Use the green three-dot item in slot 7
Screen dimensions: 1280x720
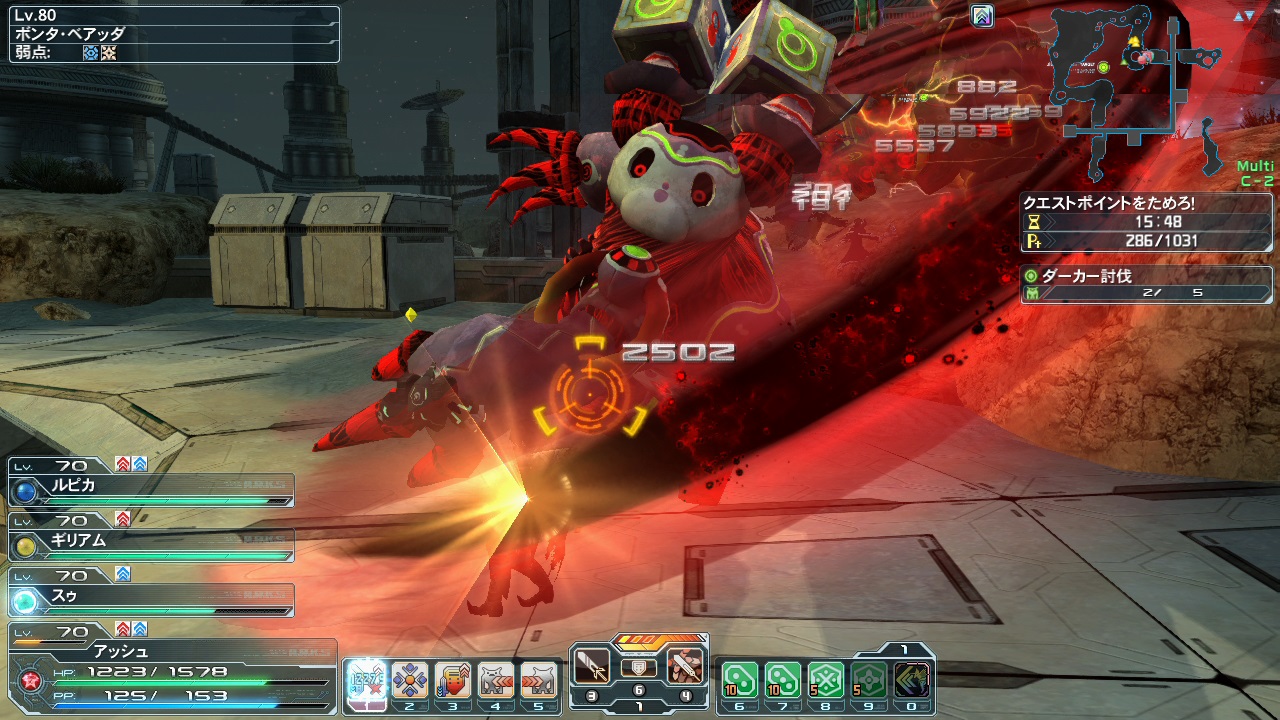[x=782, y=681]
